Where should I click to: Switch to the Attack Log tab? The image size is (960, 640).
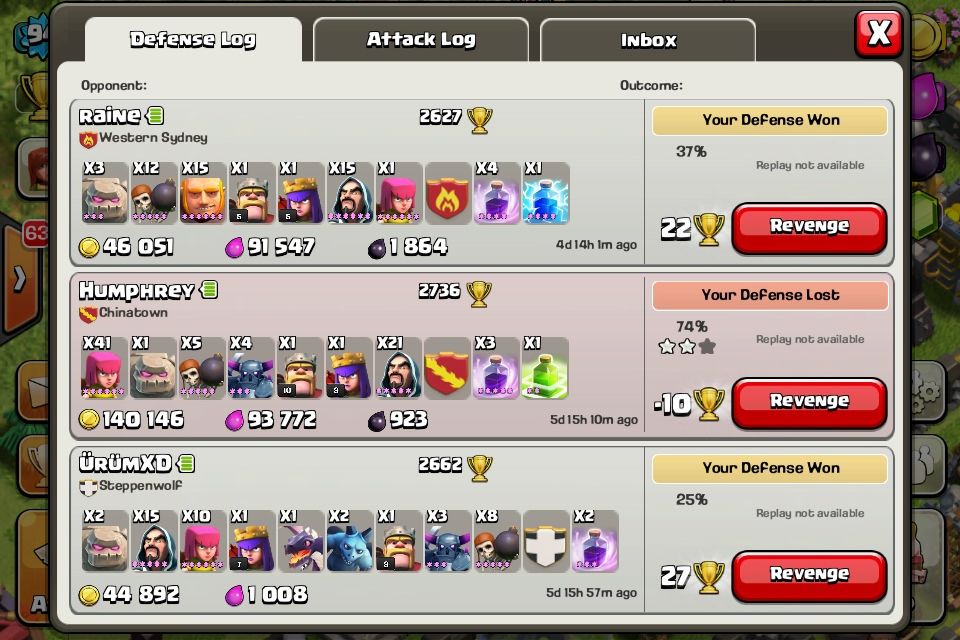[x=420, y=40]
